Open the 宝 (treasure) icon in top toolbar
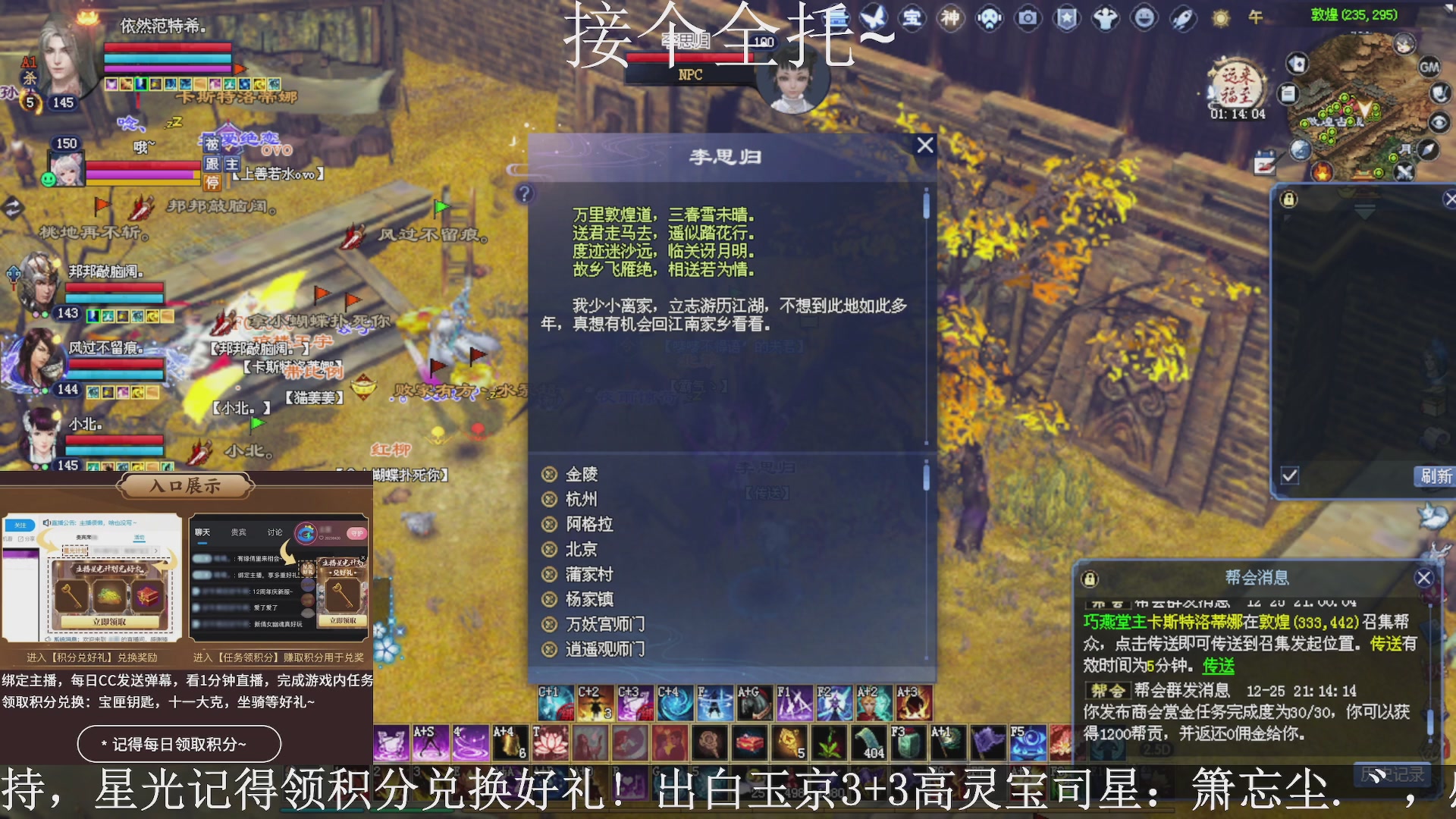 coord(913,18)
